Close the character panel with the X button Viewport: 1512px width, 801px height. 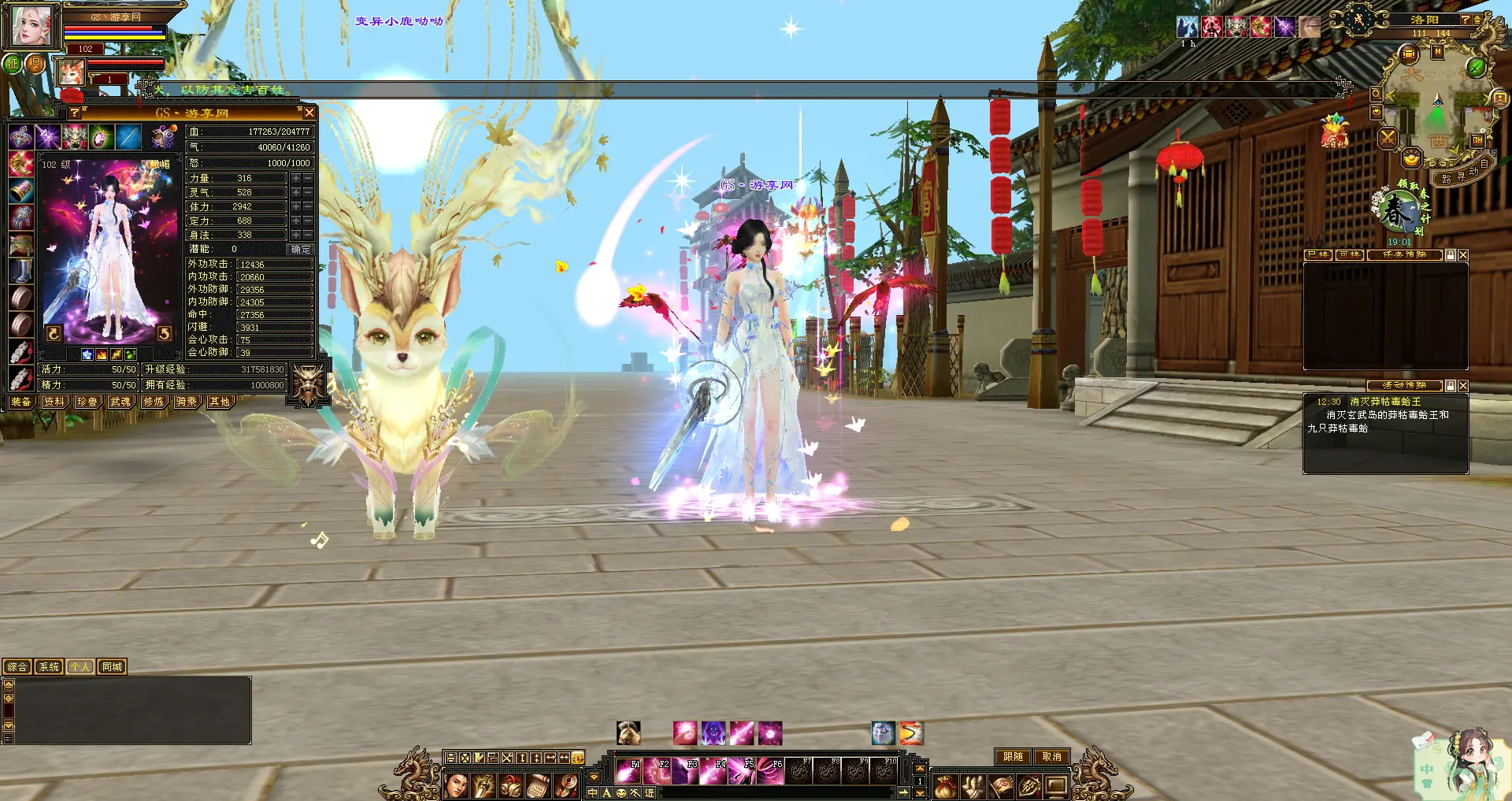[x=309, y=113]
